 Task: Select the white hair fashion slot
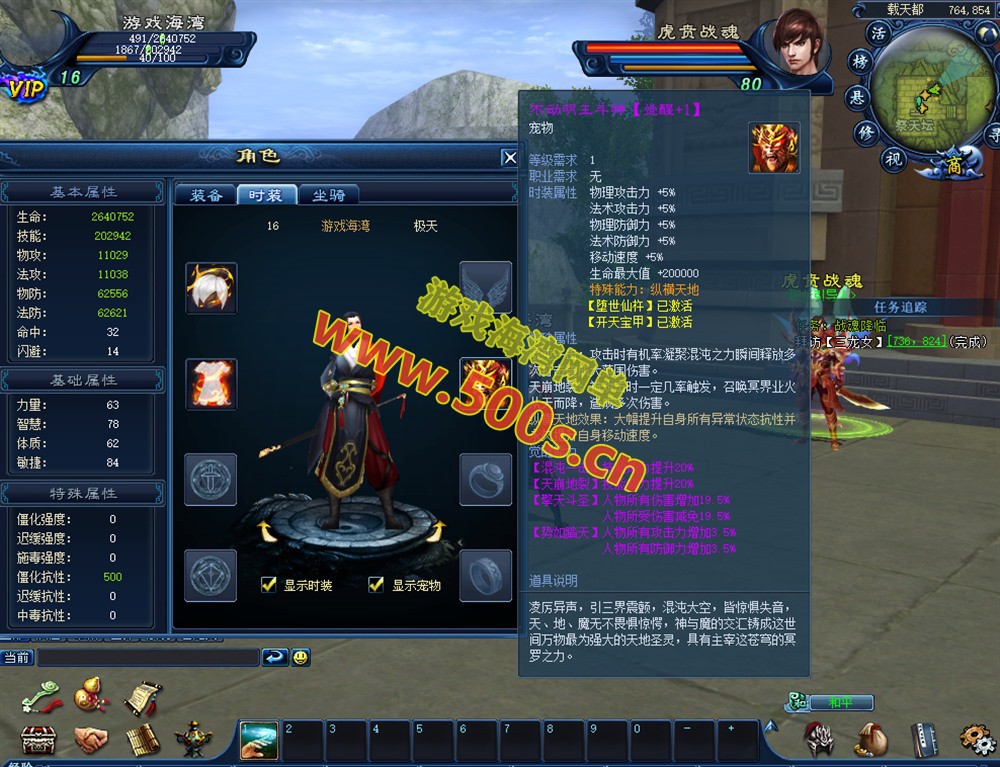tap(212, 289)
